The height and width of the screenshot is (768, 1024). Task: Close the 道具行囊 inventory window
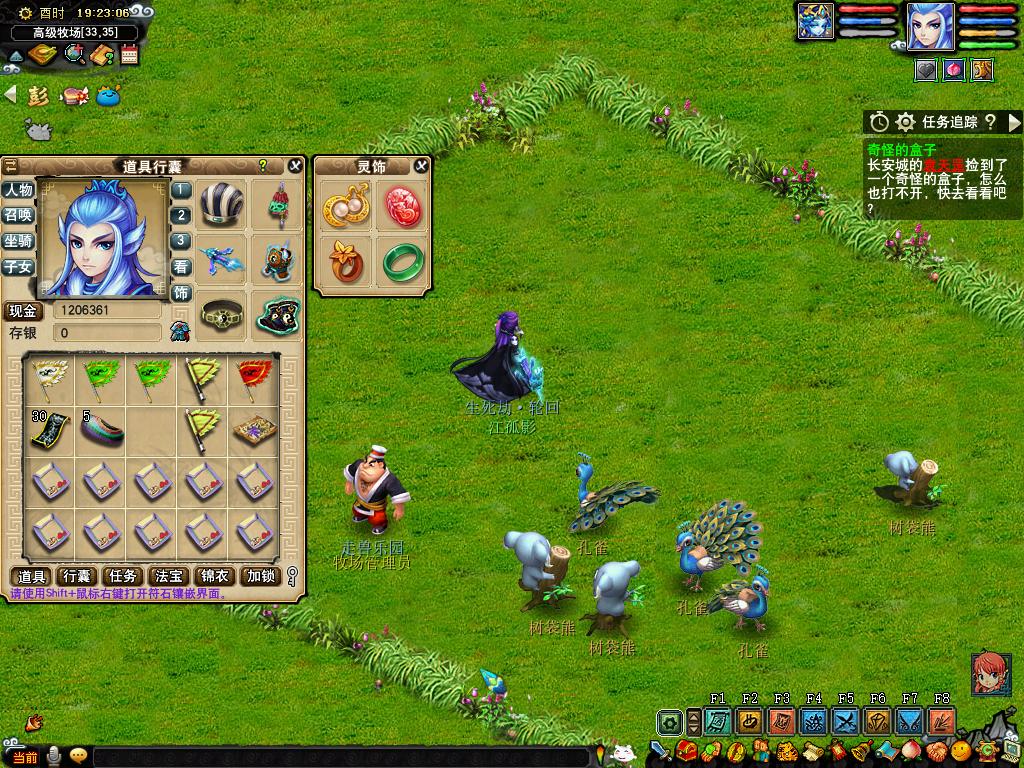(x=295, y=166)
